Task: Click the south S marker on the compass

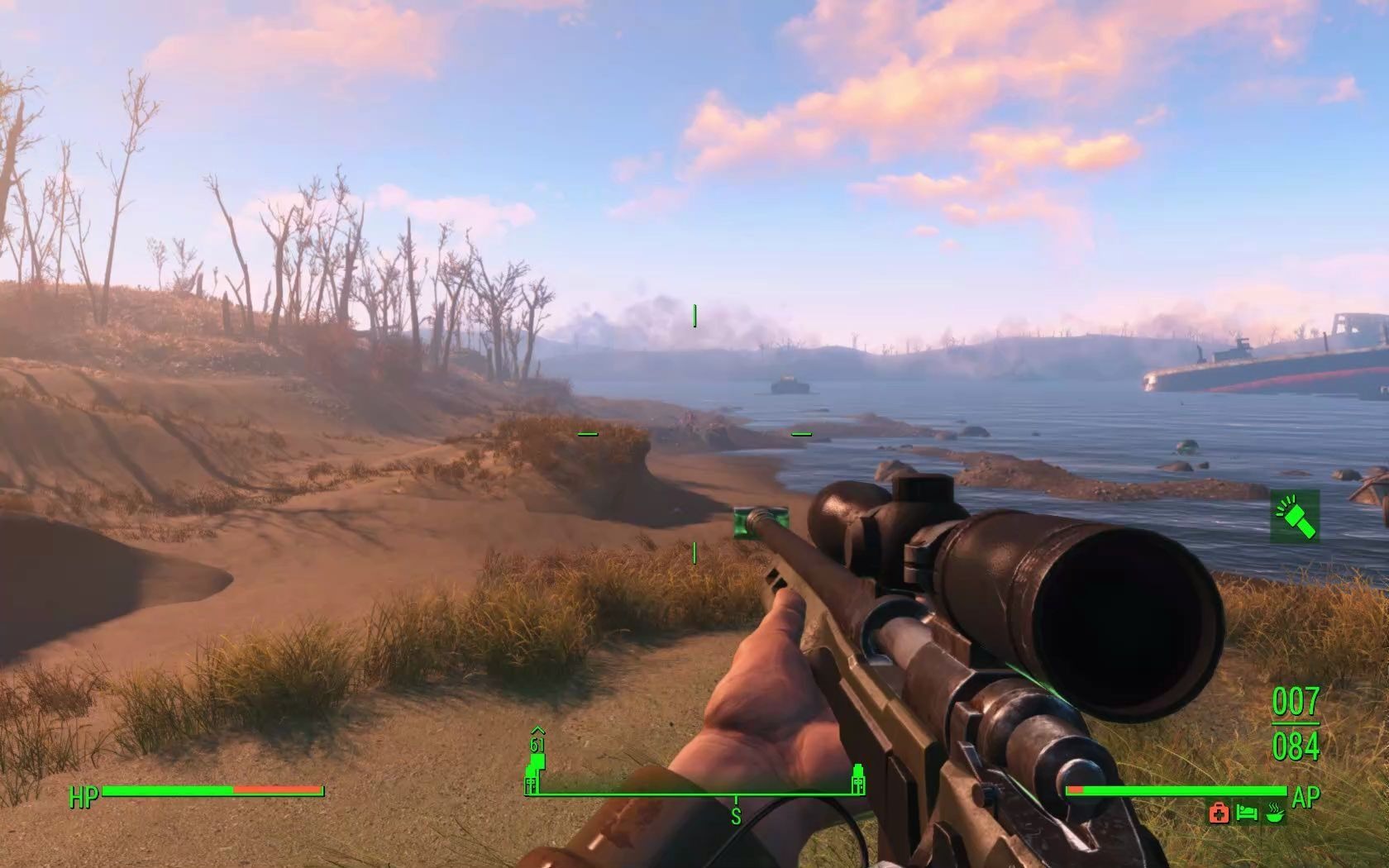Action: pos(735,817)
